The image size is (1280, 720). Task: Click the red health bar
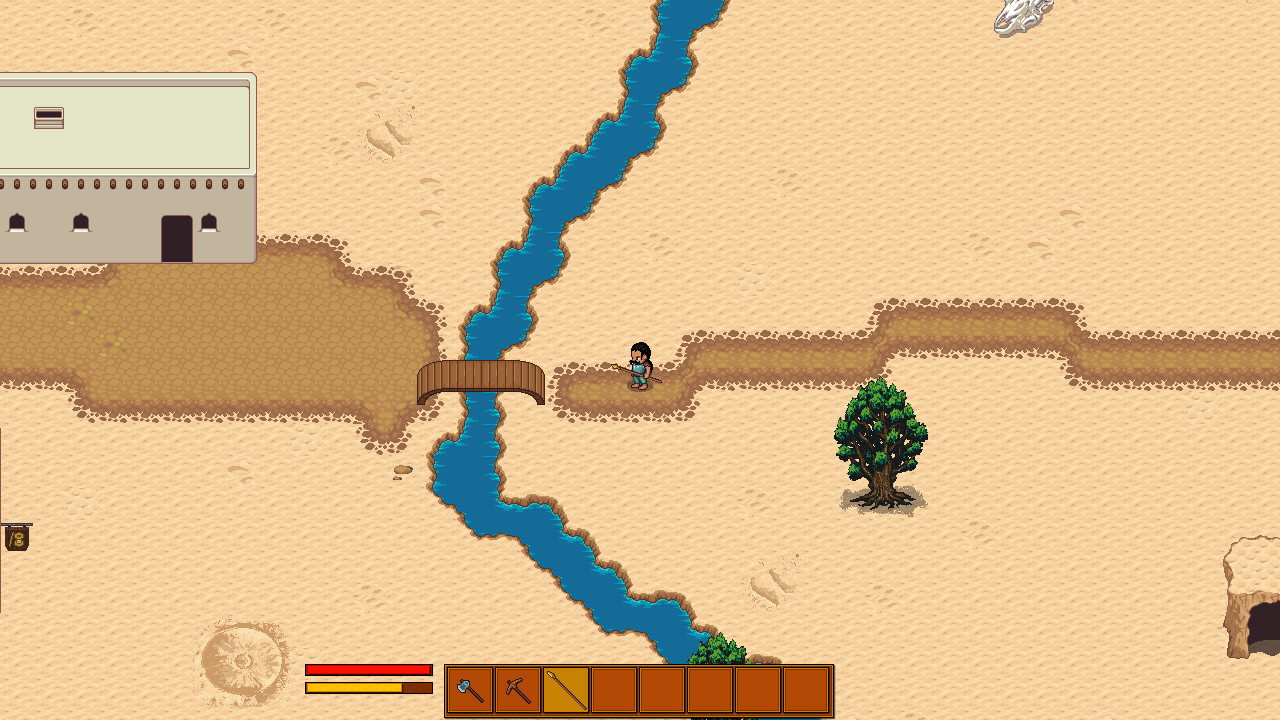coord(367,670)
